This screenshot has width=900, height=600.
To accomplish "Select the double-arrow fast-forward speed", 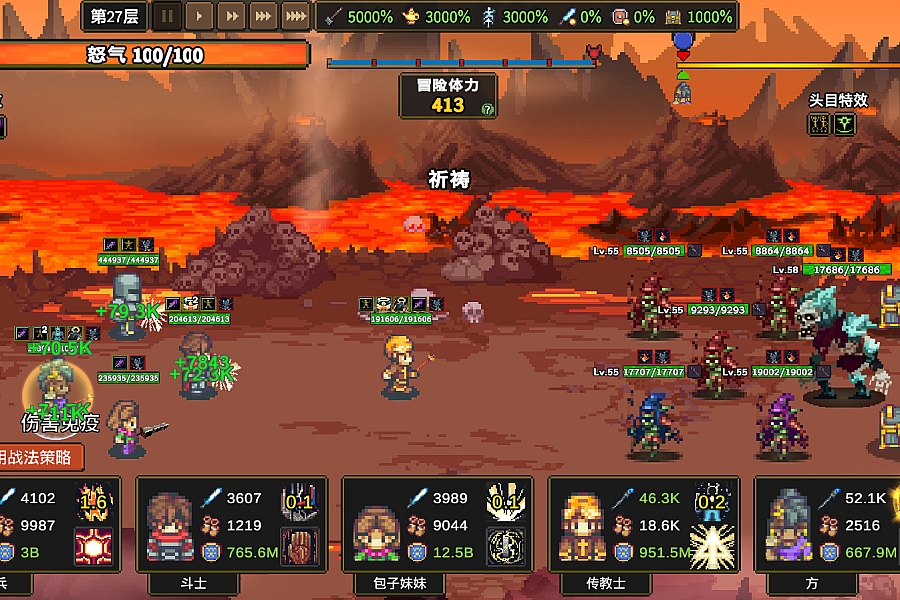I will (232, 16).
